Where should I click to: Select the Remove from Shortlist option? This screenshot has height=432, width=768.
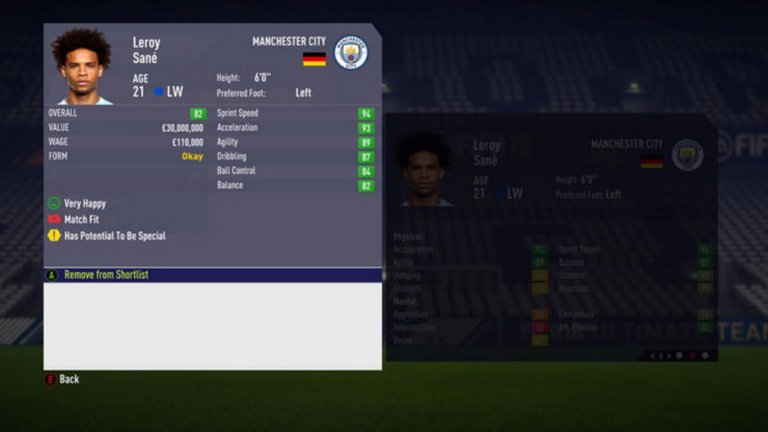(x=106, y=274)
